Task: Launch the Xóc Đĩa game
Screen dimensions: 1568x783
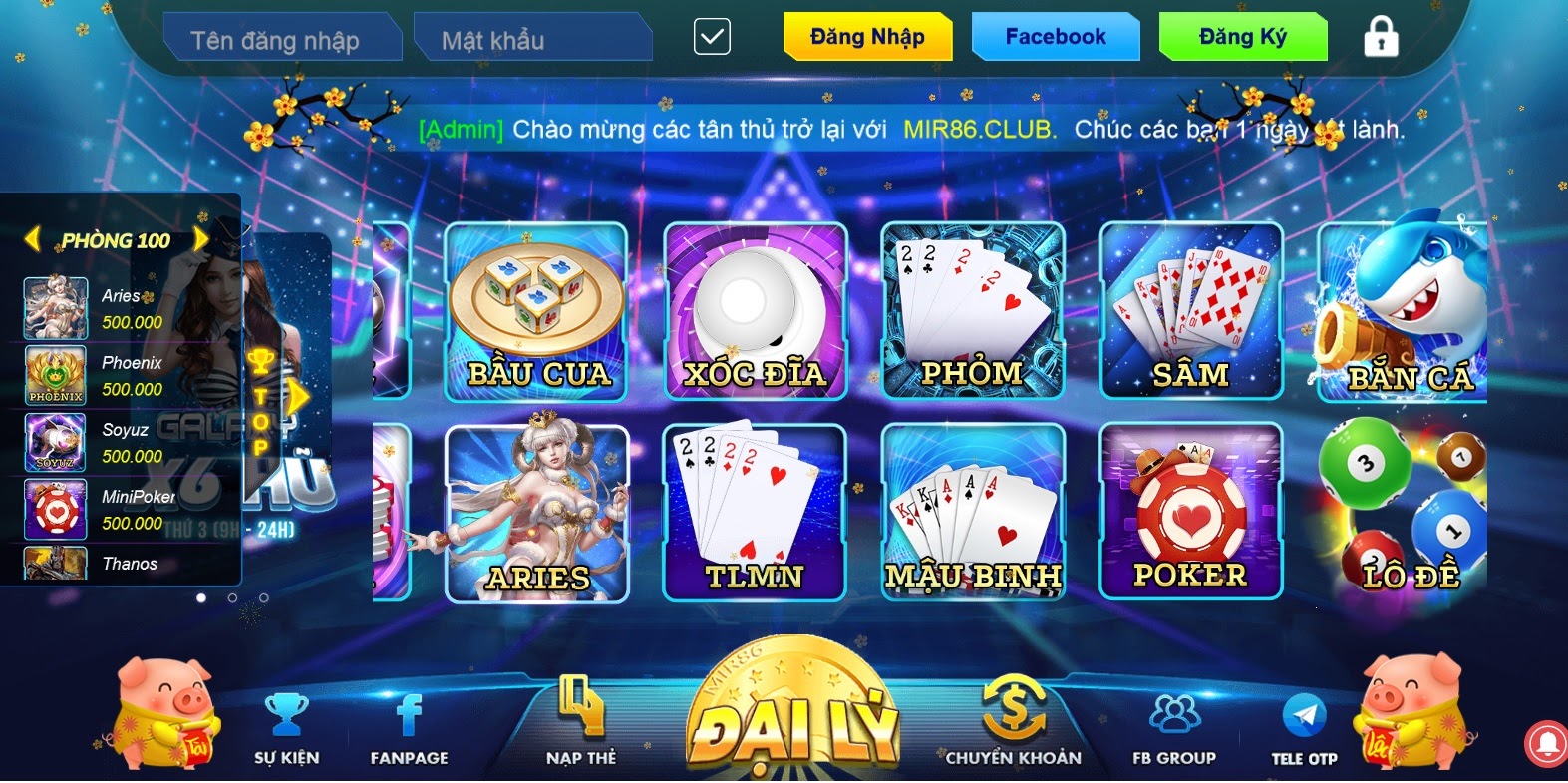Action: click(755, 312)
